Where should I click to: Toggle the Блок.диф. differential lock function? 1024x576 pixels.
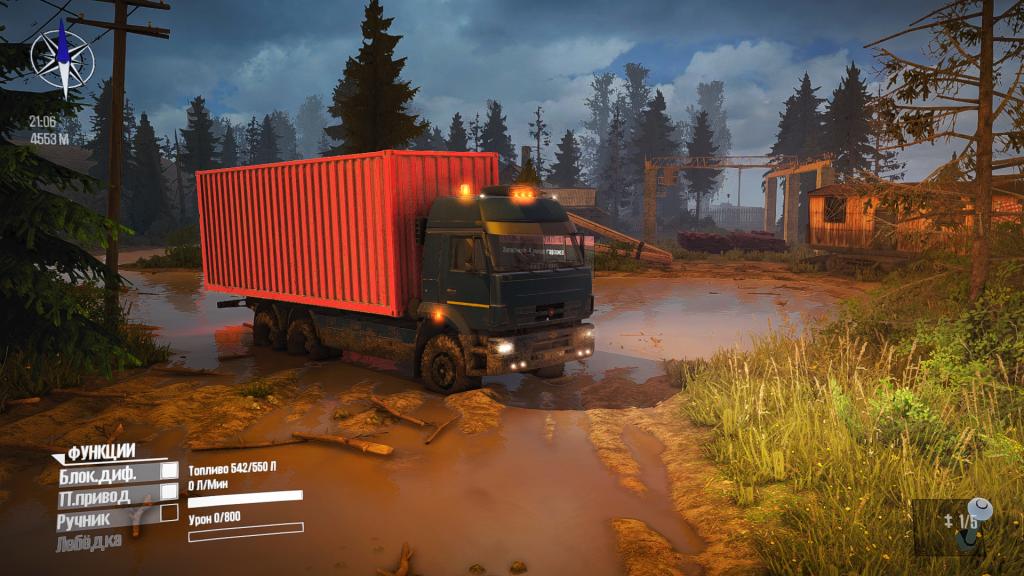112,471
